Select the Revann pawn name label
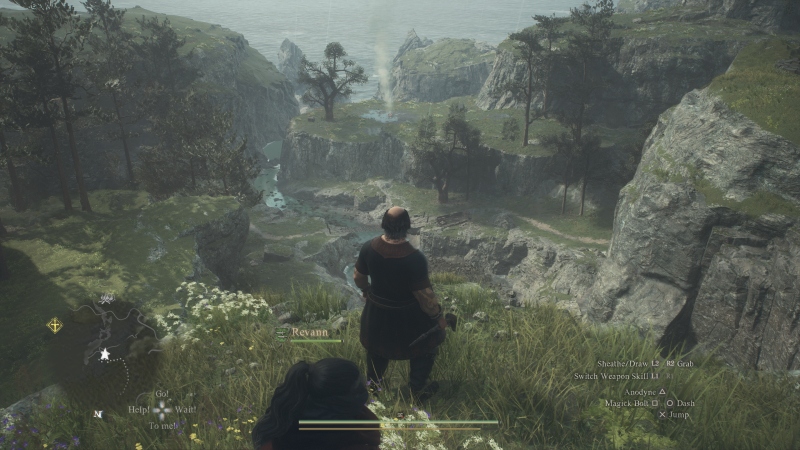 tap(311, 332)
